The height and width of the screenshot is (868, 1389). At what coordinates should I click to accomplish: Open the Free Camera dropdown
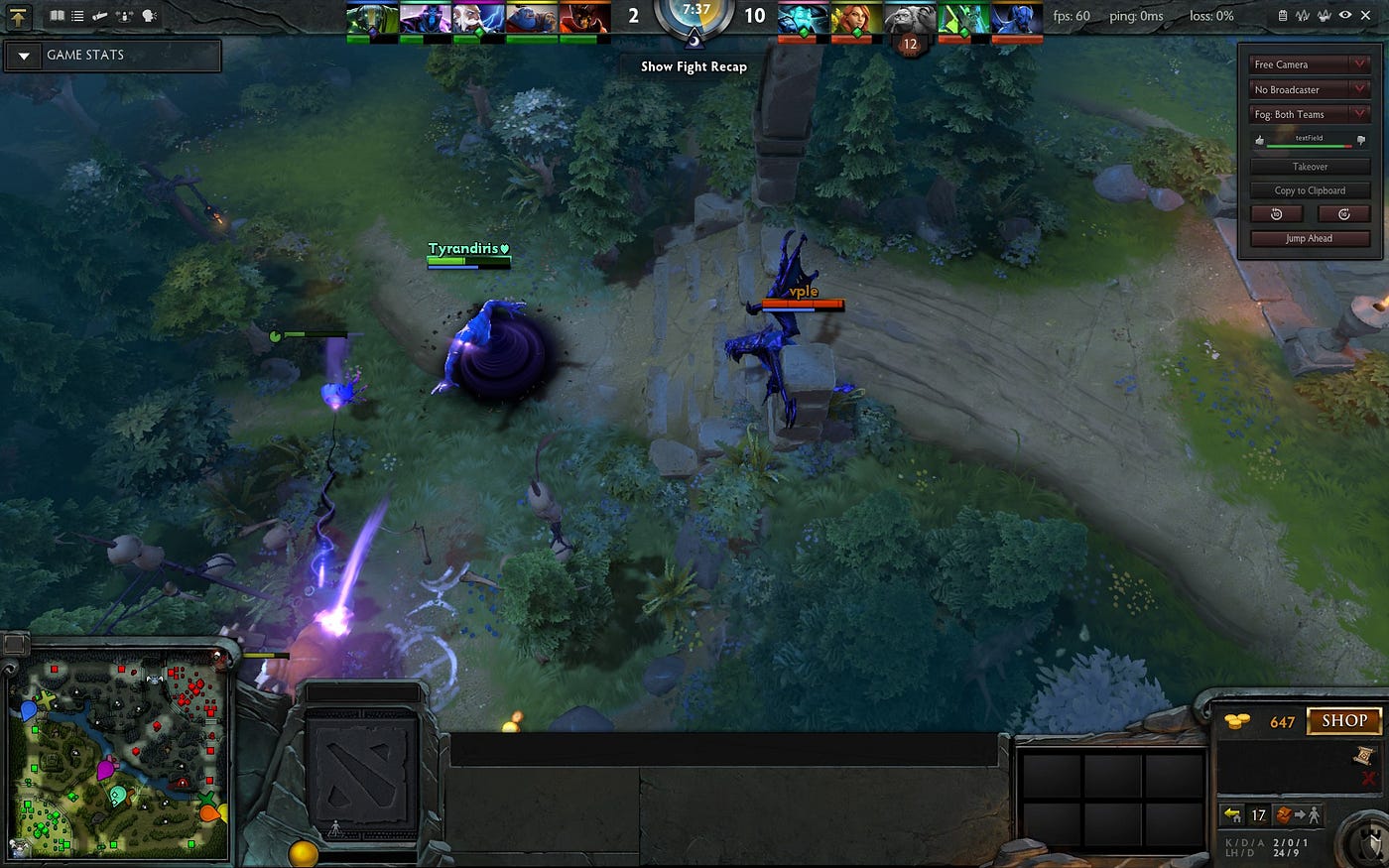1310,63
